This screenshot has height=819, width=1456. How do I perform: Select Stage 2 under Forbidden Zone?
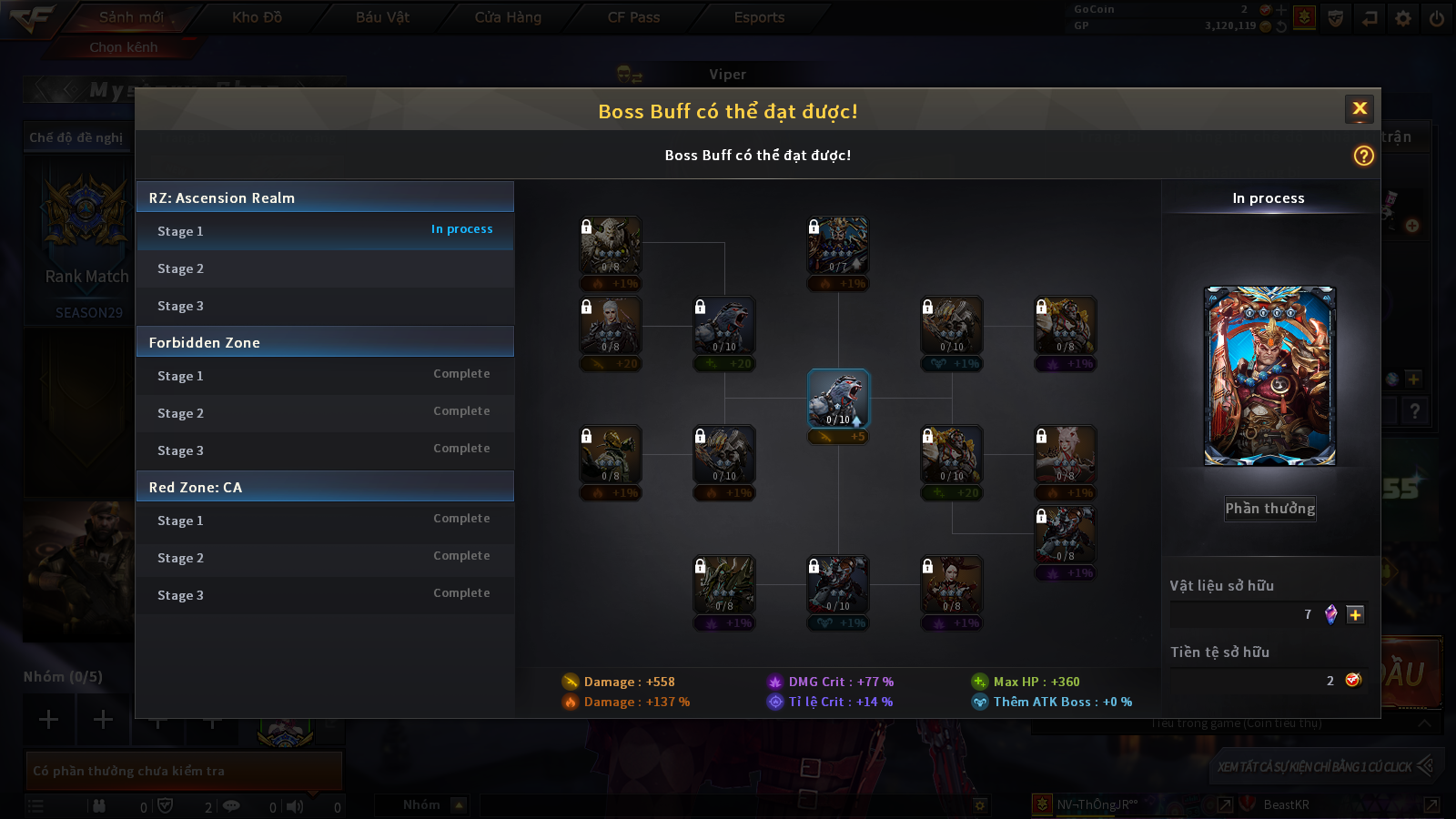[325, 413]
